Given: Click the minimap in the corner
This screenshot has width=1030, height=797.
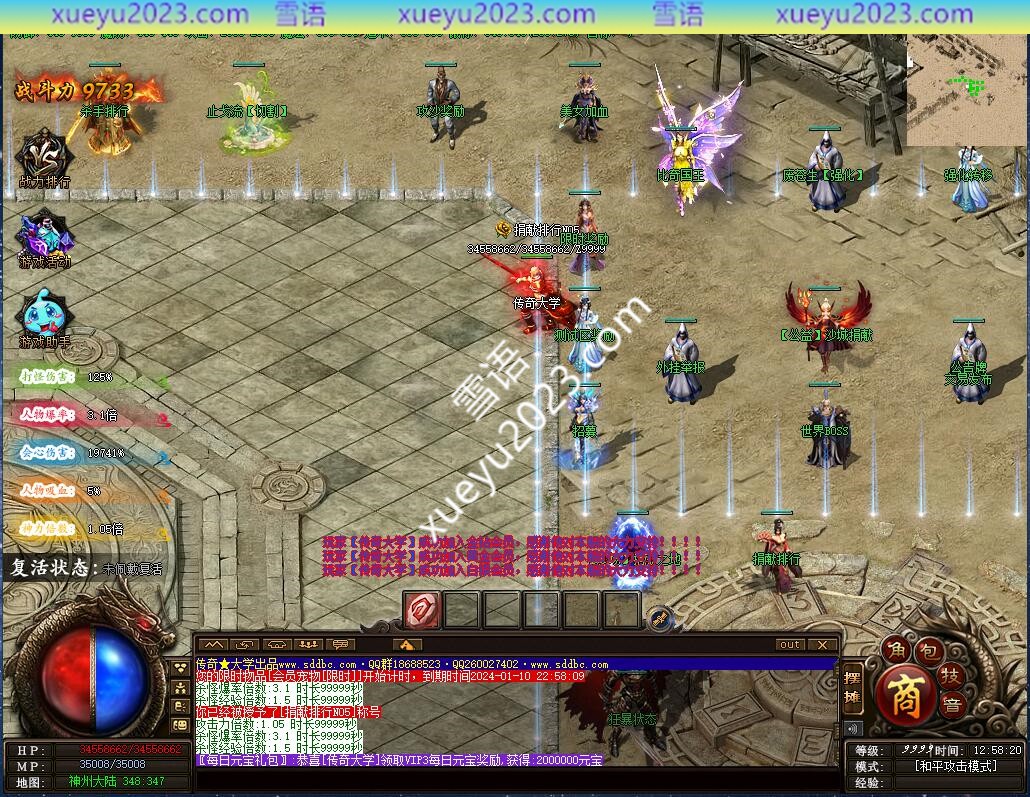Looking at the screenshot, I should click(966, 91).
